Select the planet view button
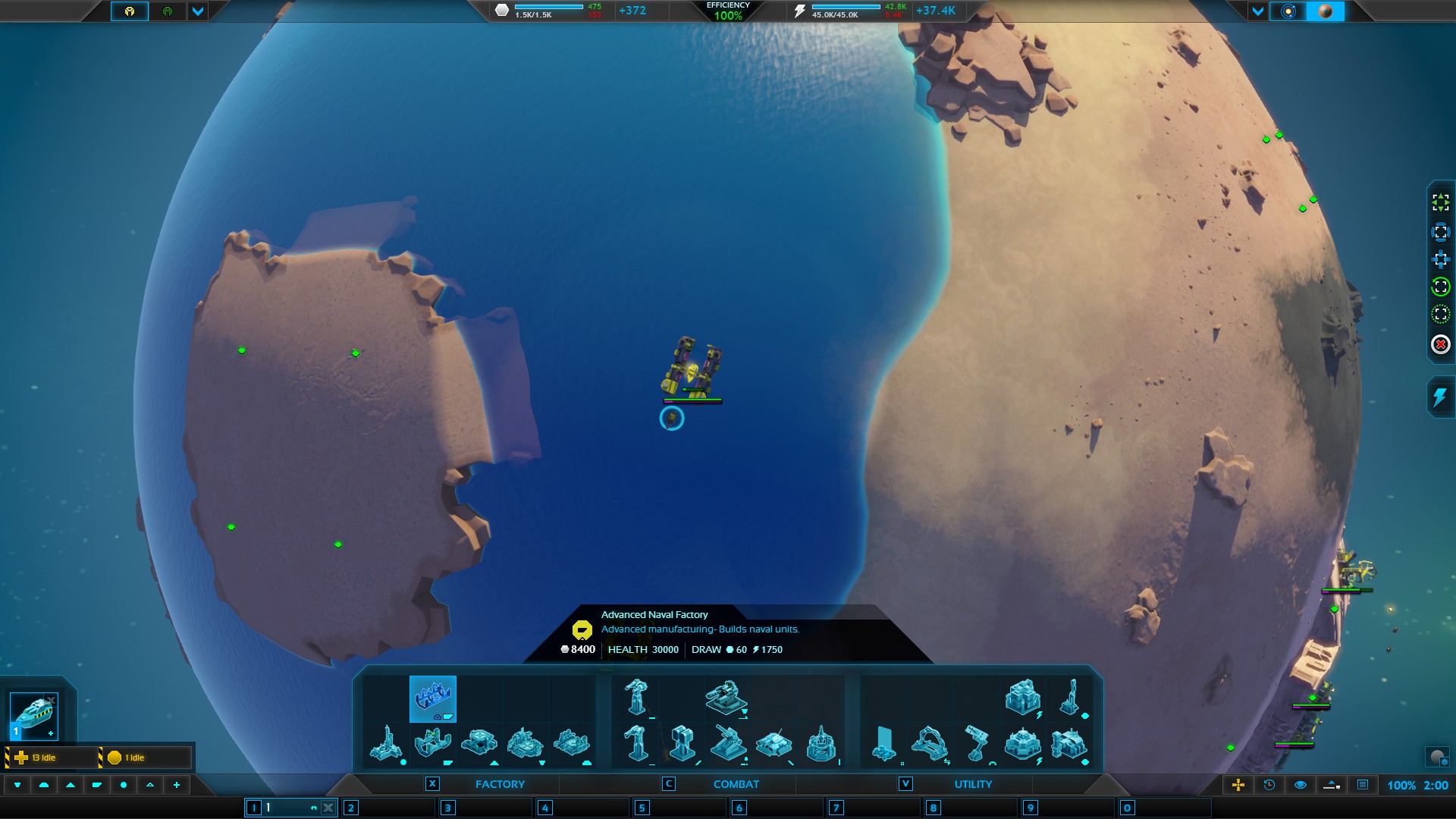Image resolution: width=1456 pixels, height=819 pixels. click(x=1326, y=11)
